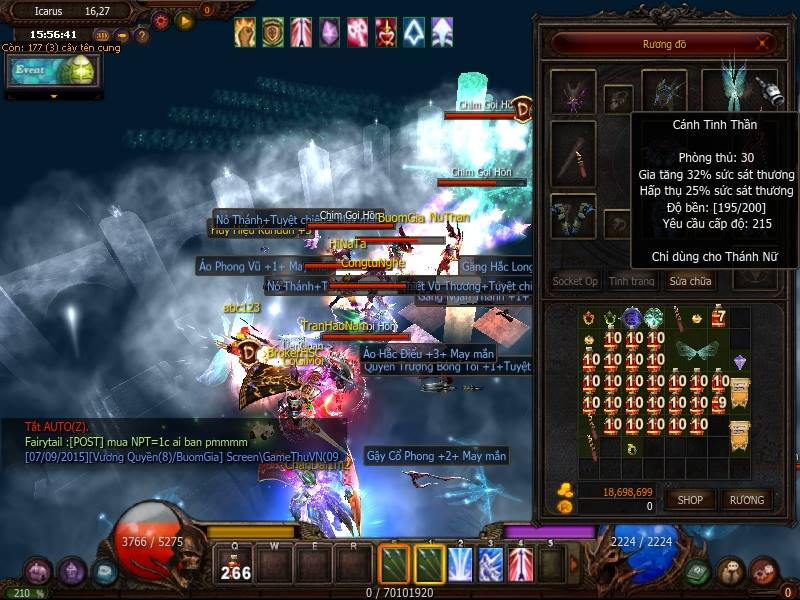The height and width of the screenshot is (600, 800).
Task: Select the equipped blue gloves slot
Action: pyautogui.click(x=573, y=215)
